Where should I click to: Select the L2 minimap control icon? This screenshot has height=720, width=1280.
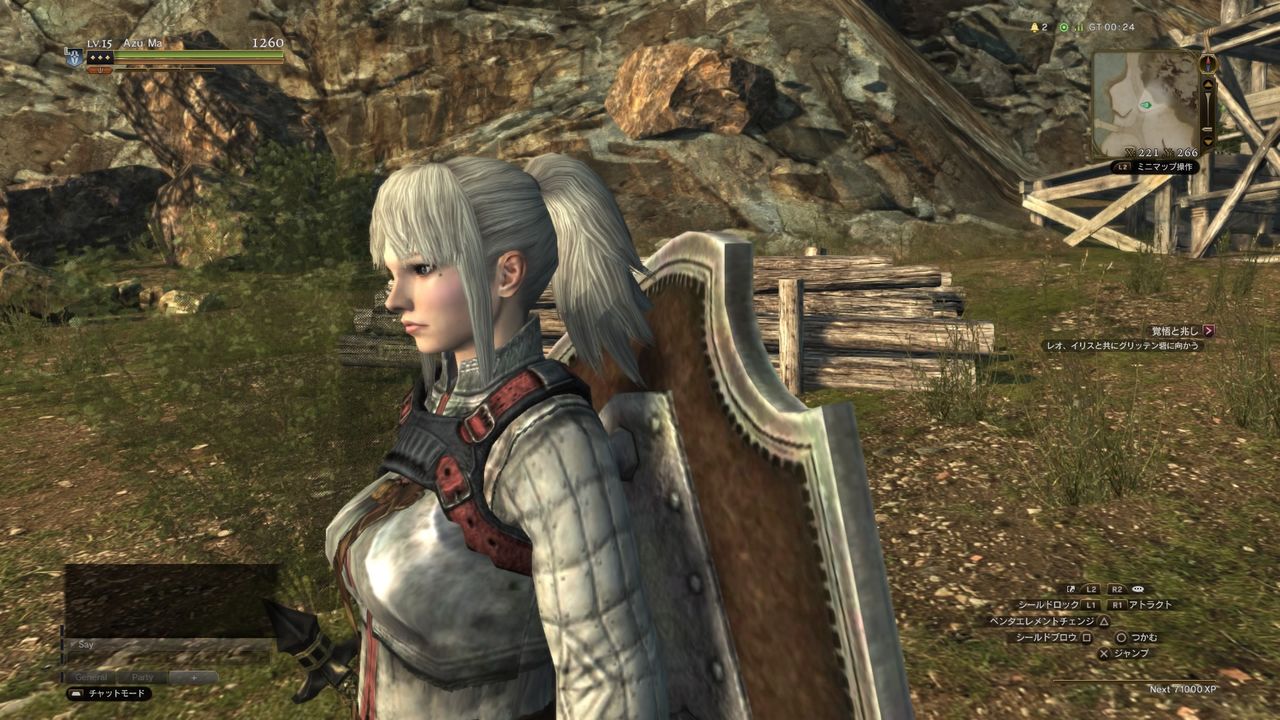point(1122,166)
